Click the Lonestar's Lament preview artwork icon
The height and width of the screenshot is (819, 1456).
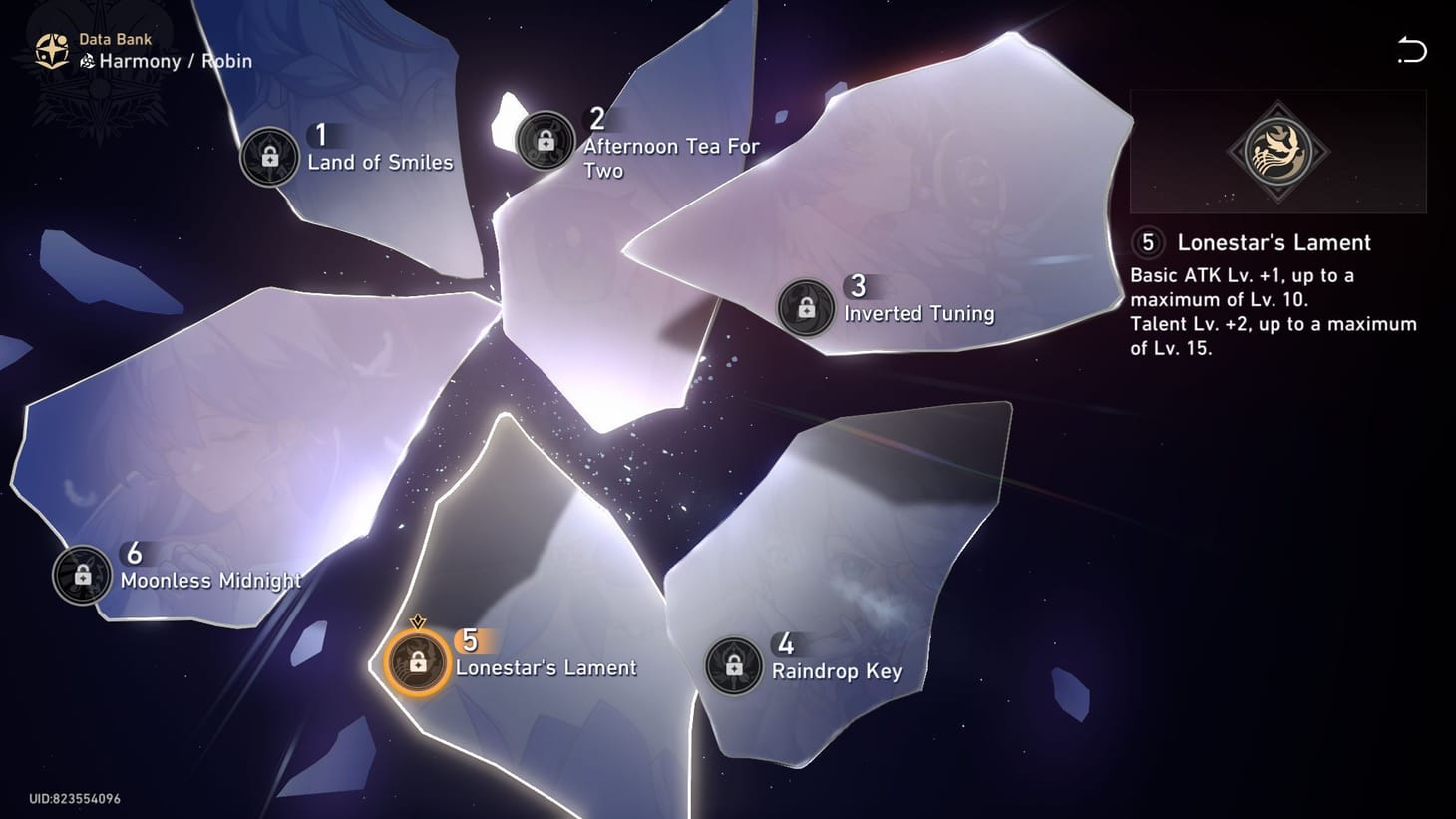click(1277, 153)
